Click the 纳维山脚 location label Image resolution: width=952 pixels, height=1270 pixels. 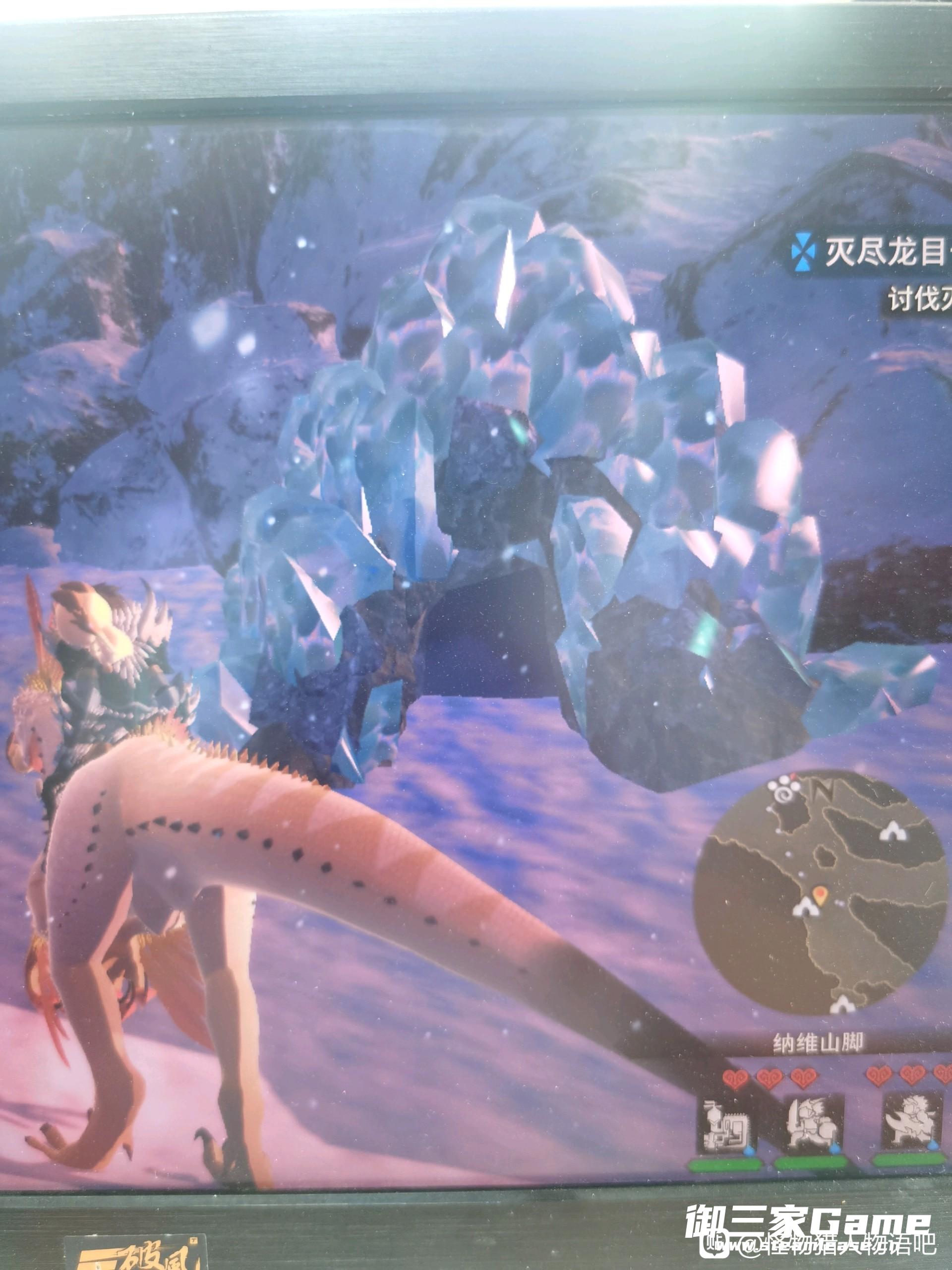(818, 1044)
